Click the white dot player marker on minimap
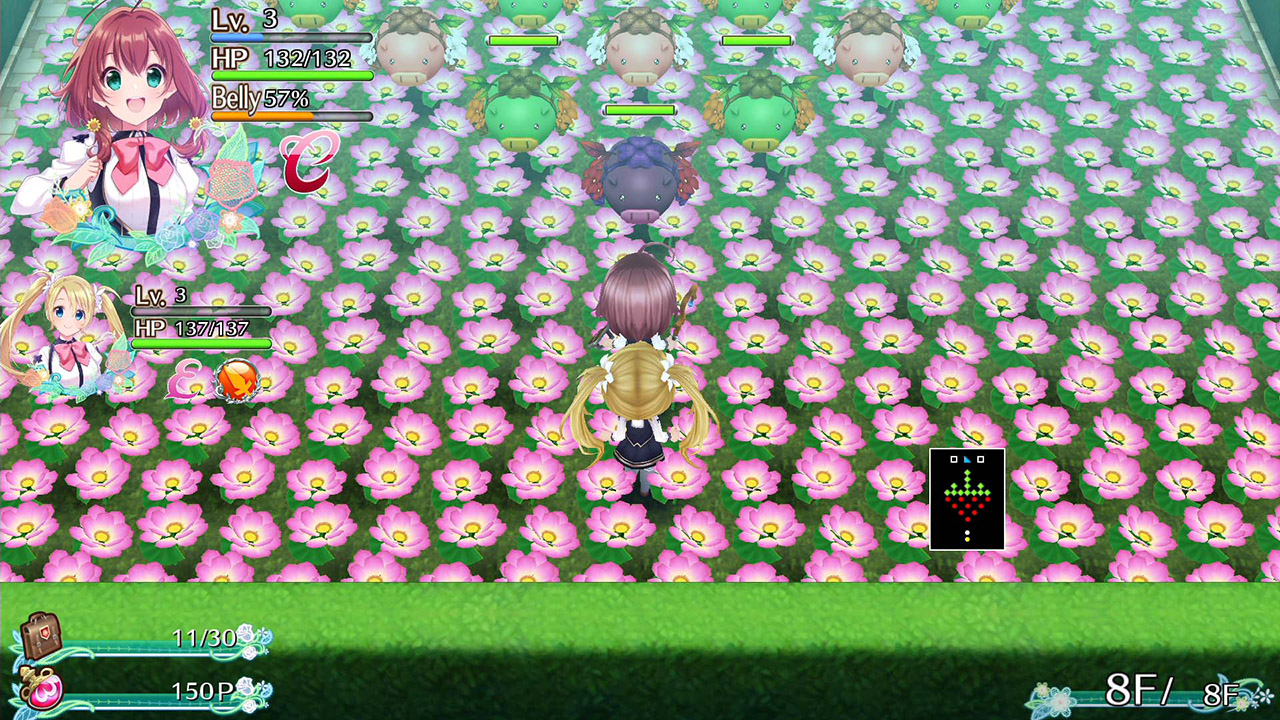This screenshot has width=1280, height=720. [x=968, y=532]
